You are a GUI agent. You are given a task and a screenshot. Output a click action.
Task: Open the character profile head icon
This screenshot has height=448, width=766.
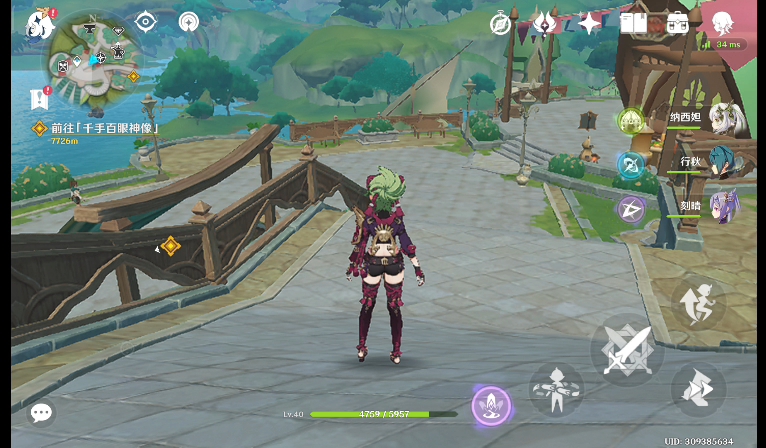coord(722,23)
